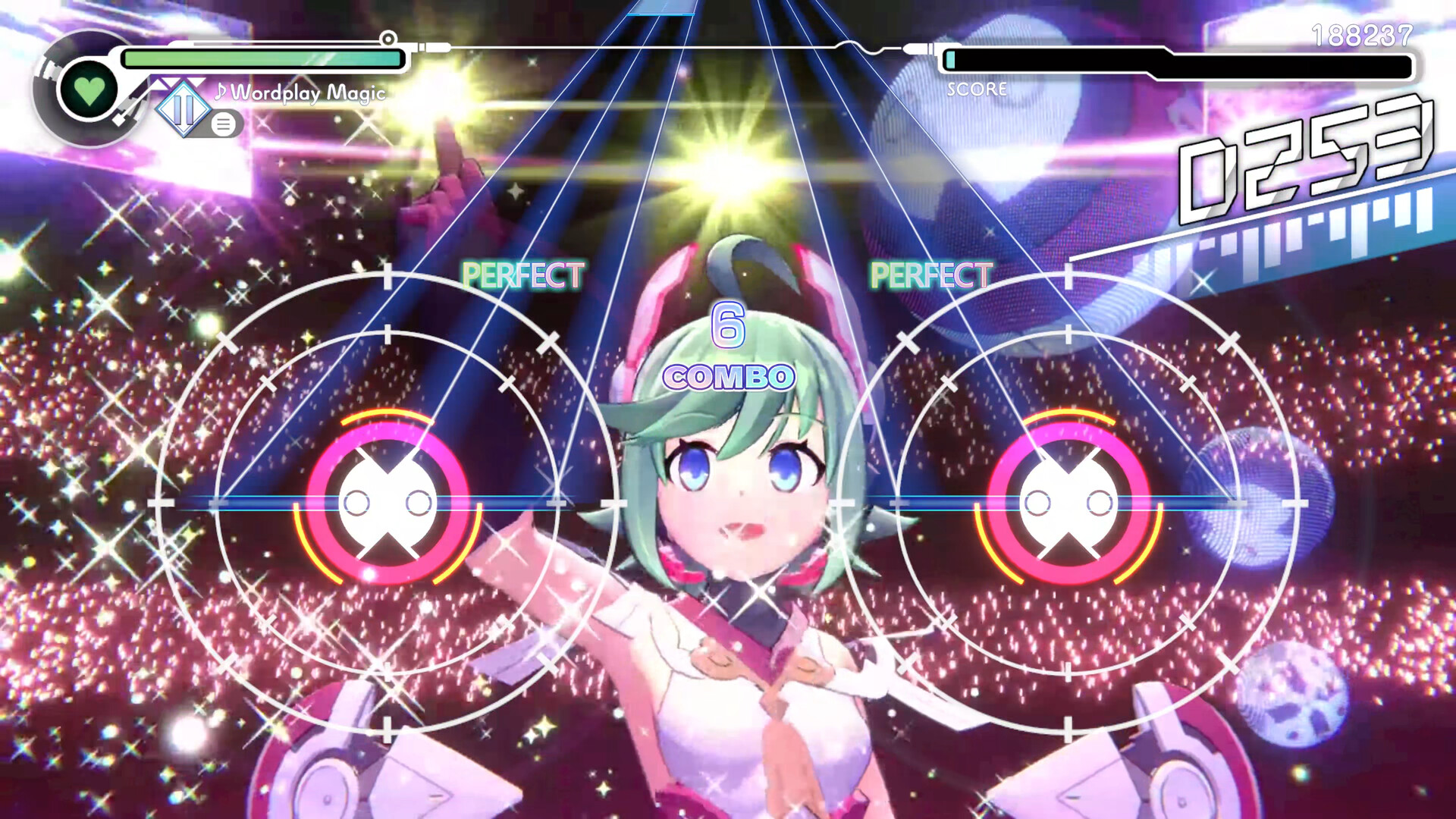Pause the song using the pause icon
Viewport: 1456px width, 819px height.
coord(182,110)
